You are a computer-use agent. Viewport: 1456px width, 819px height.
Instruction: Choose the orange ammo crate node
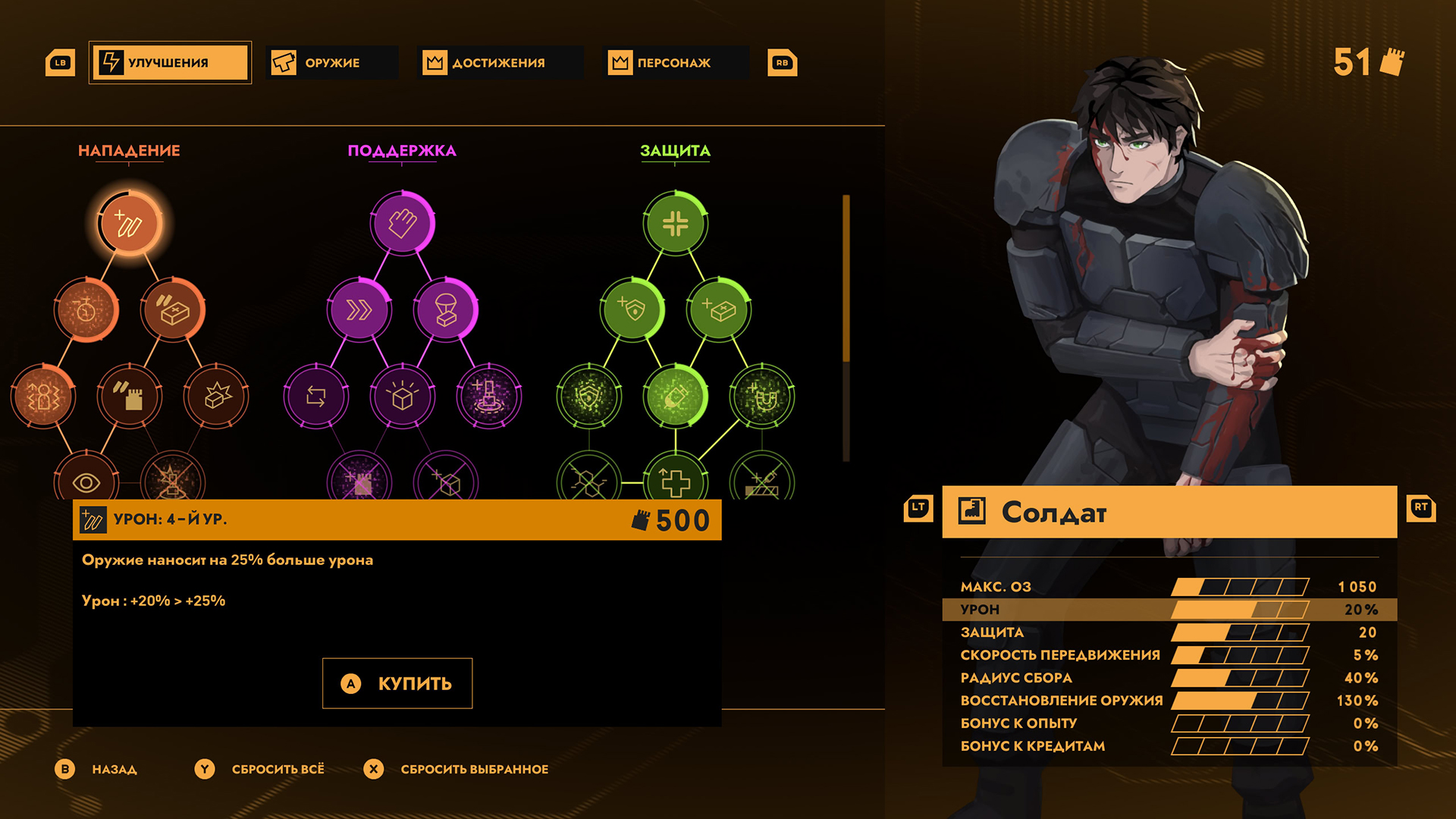pyautogui.click(x=173, y=310)
